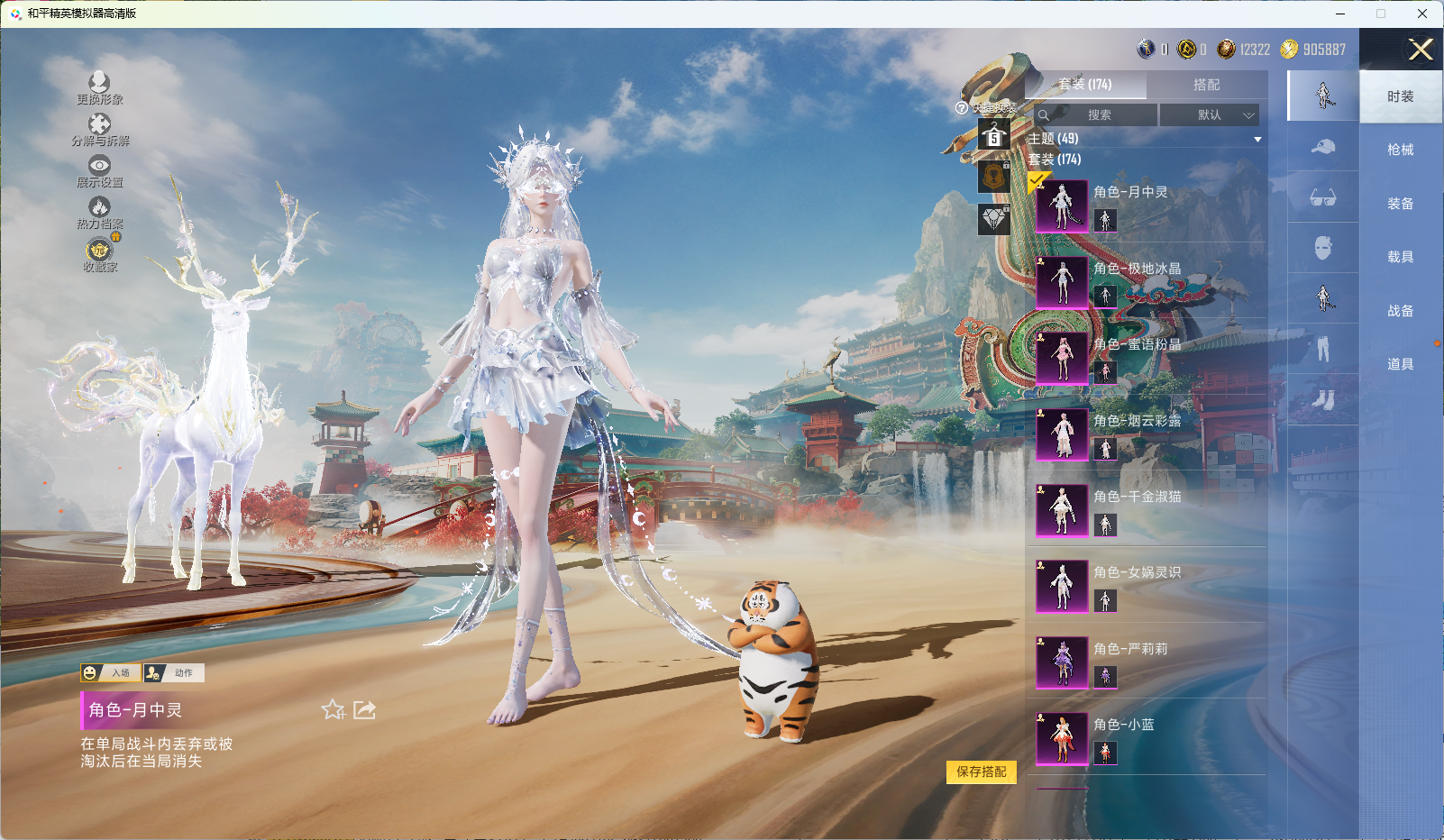Click the 搜索 search field
This screenshot has width=1444, height=840.
[x=1098, y=115]
